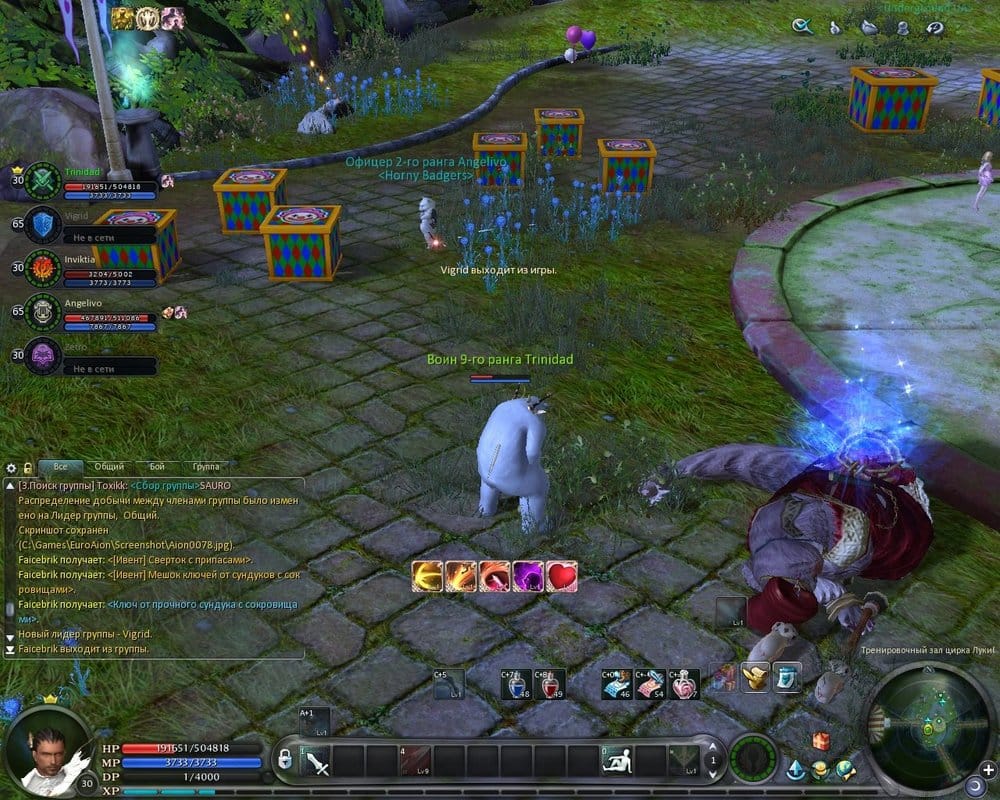This screenshot has height=800, width=1000.
Task: Select the Группа chat tab
Action: coord(205,467)
